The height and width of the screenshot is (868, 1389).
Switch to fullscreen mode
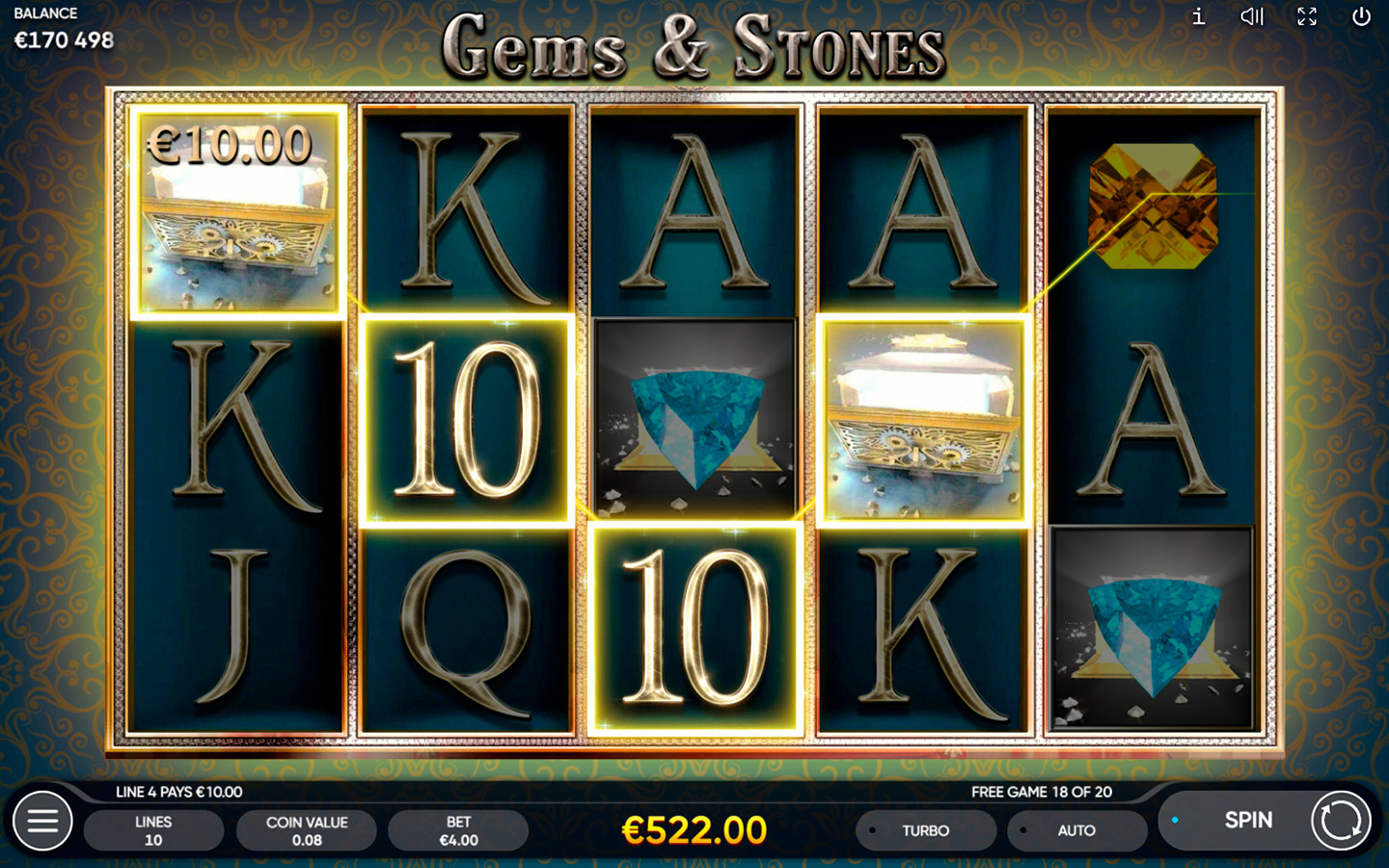point(1307,16)
